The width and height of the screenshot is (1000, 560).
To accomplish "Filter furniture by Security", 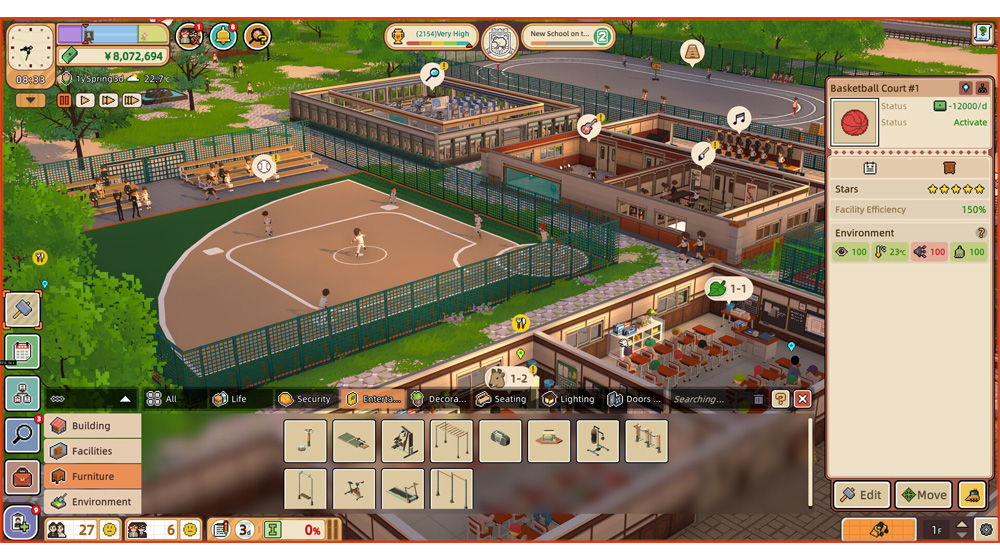I will [304, 399].
